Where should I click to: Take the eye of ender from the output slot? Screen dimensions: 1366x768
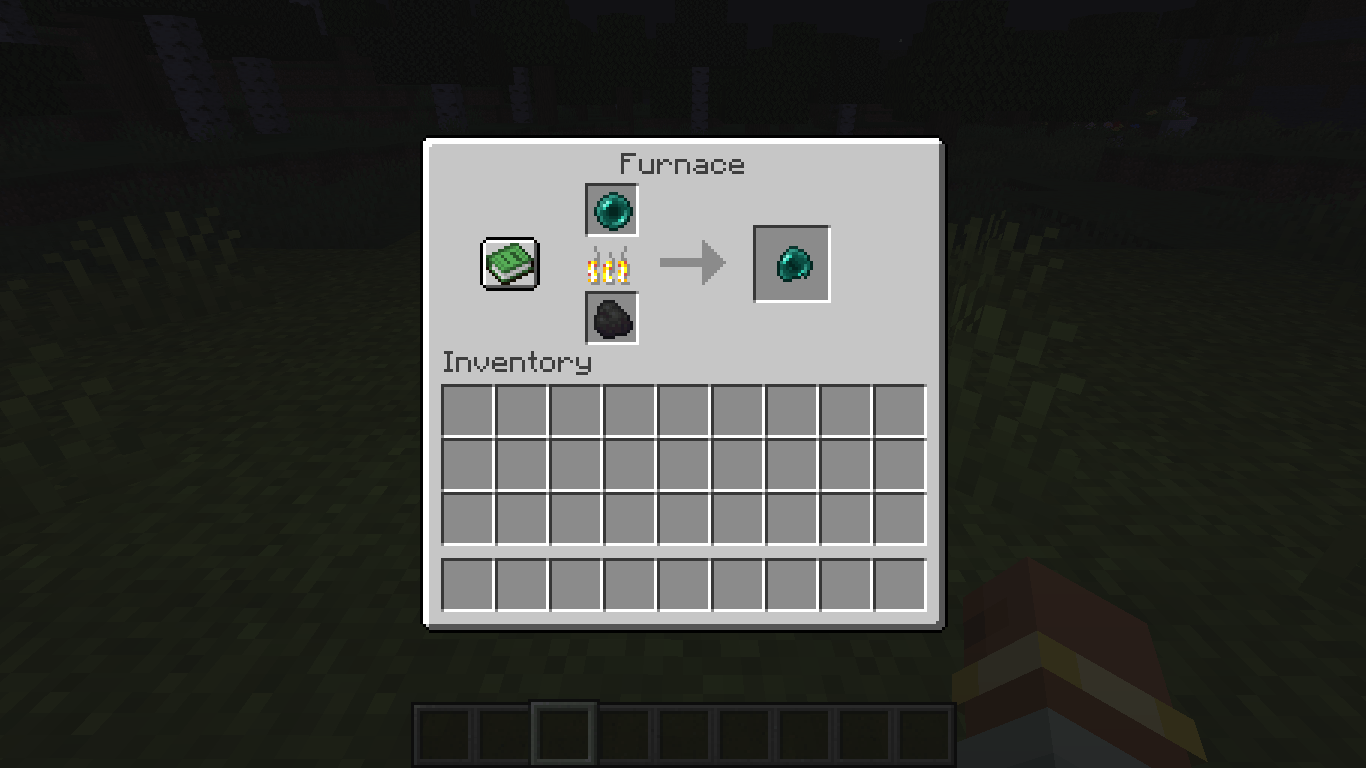tap(790, 264)
